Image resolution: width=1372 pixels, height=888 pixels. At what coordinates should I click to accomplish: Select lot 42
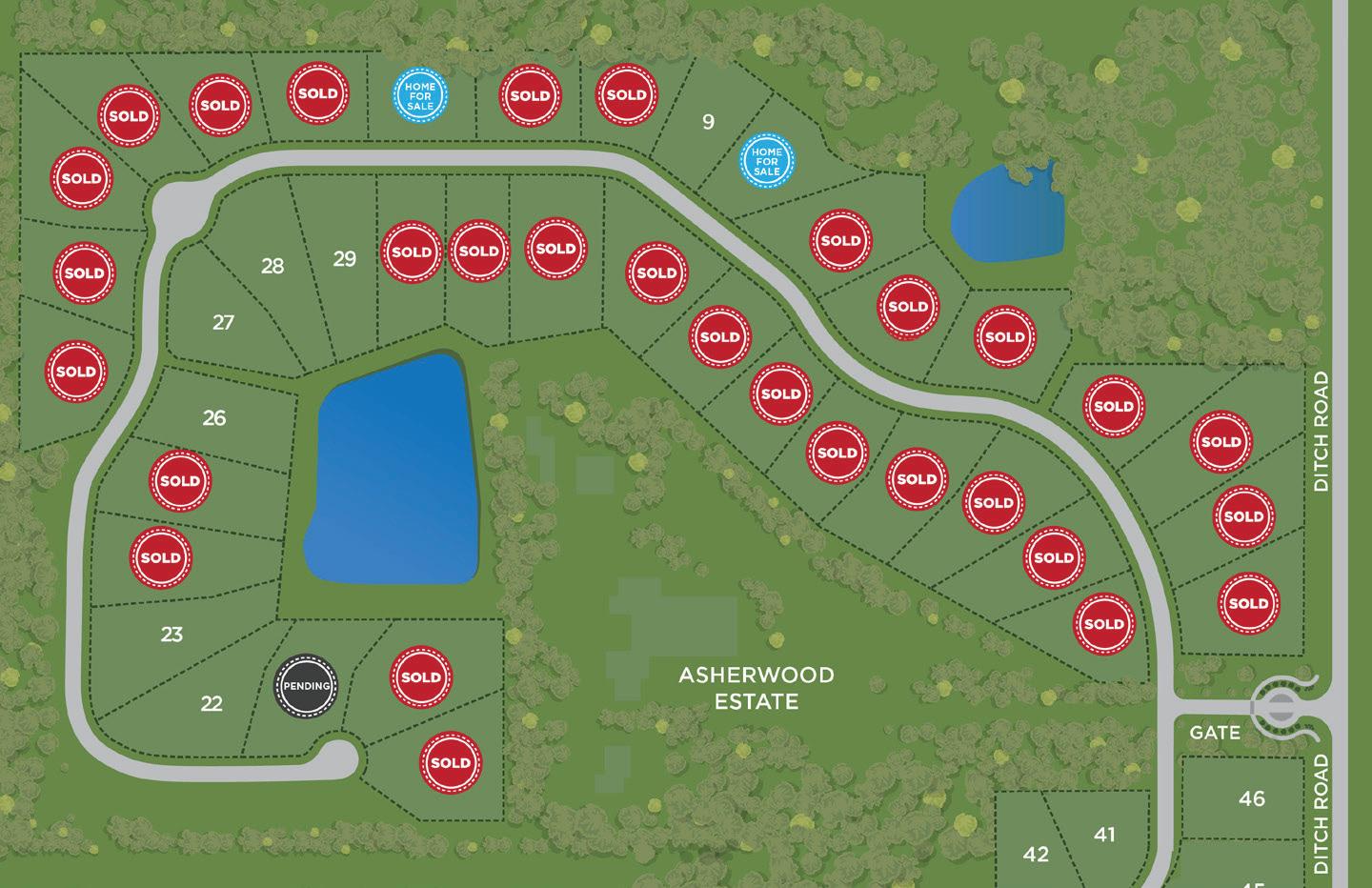pos(1036,855)
